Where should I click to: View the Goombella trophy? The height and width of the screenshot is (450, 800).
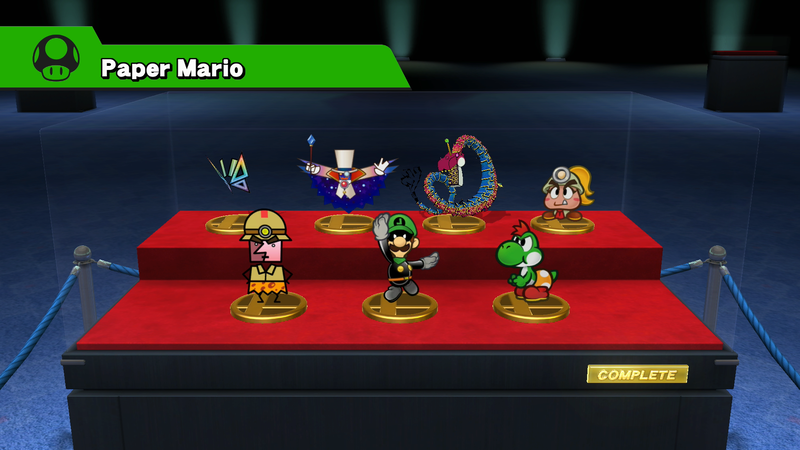point(564,192)
